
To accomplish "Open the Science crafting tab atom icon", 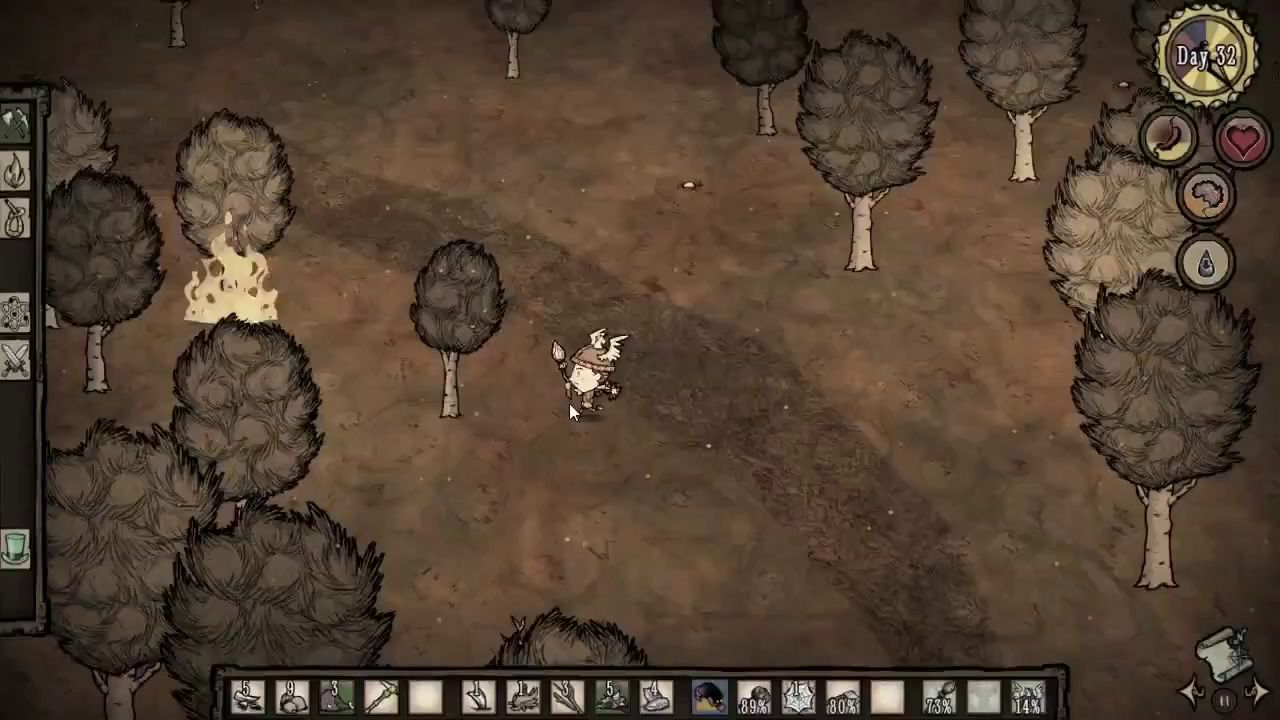I will coord(16,312).
